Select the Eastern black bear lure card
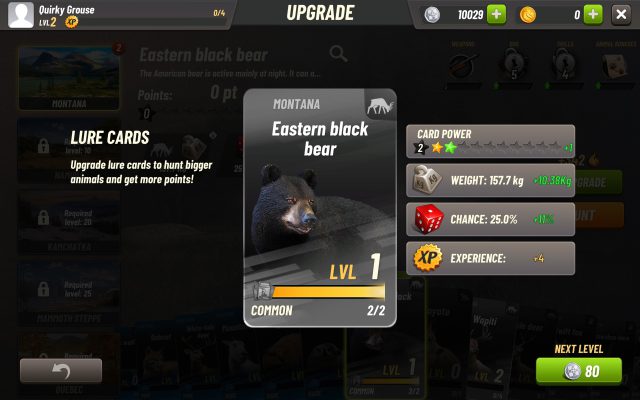This screenshot has width=640, height=400. (x=319, y=208)
